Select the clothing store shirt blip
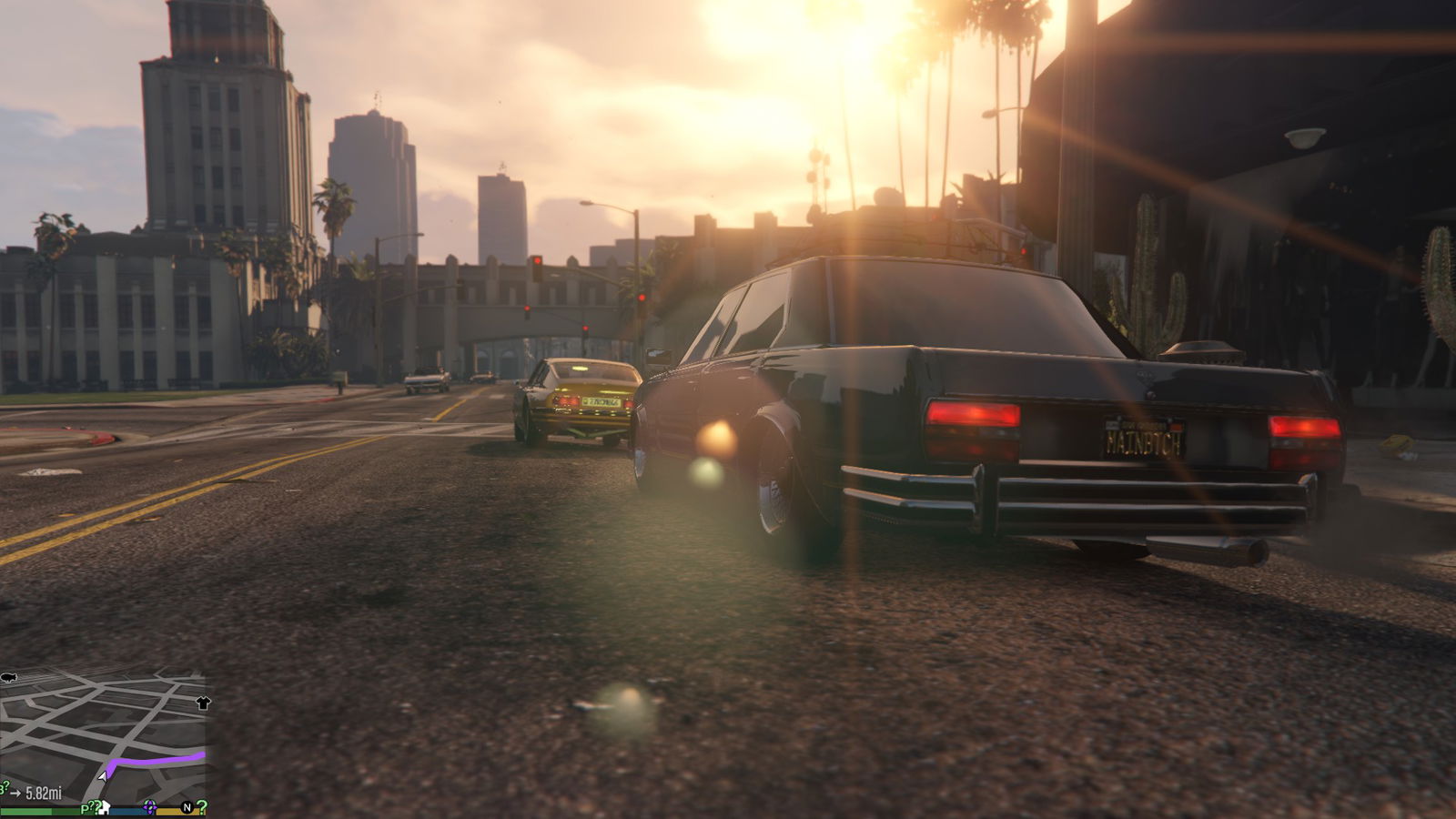This screenshot has height=819, width=1456. (x=202, y=703)
